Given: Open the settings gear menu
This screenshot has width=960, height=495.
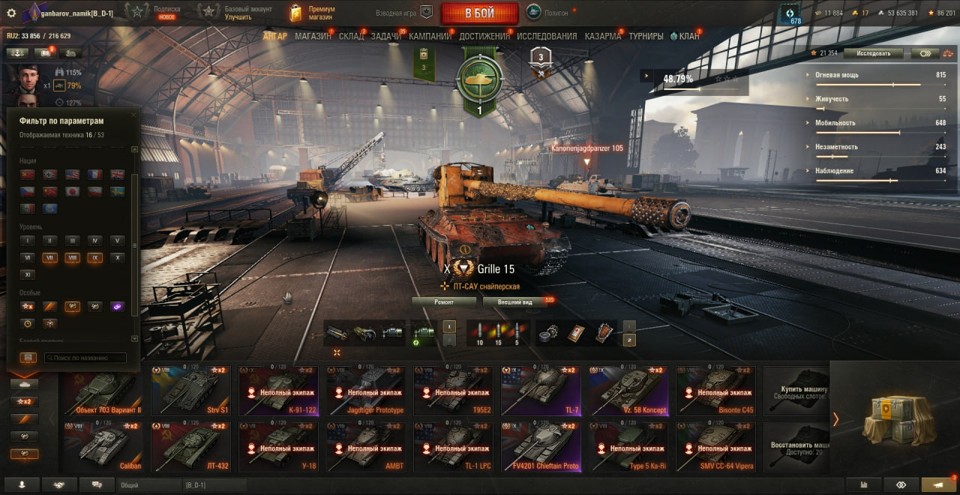Looking at the screenshot, I should click(12, 13).
